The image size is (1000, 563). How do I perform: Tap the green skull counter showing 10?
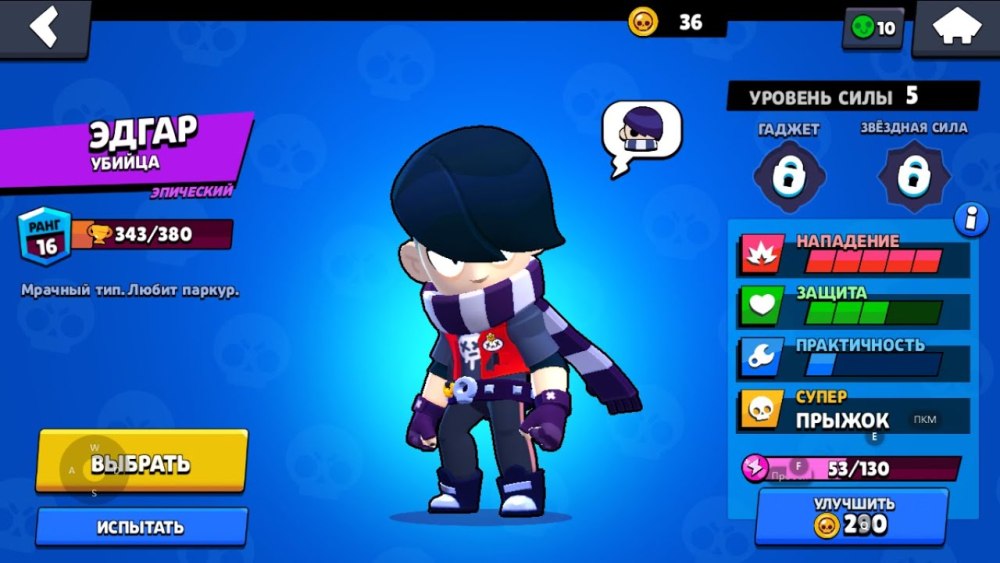tap(874, 28)
